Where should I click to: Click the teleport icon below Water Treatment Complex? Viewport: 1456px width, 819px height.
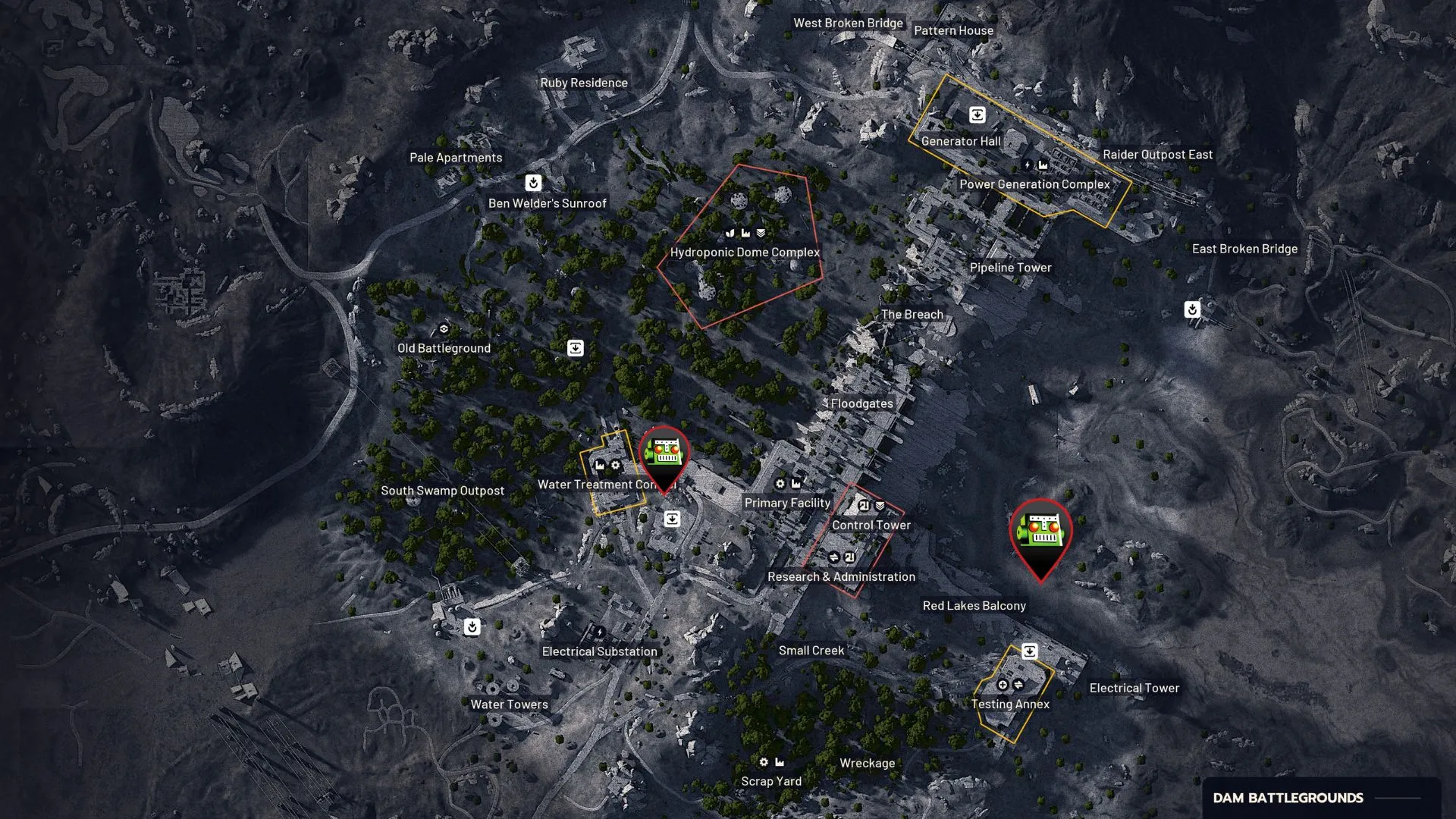[x=672, y=519]
